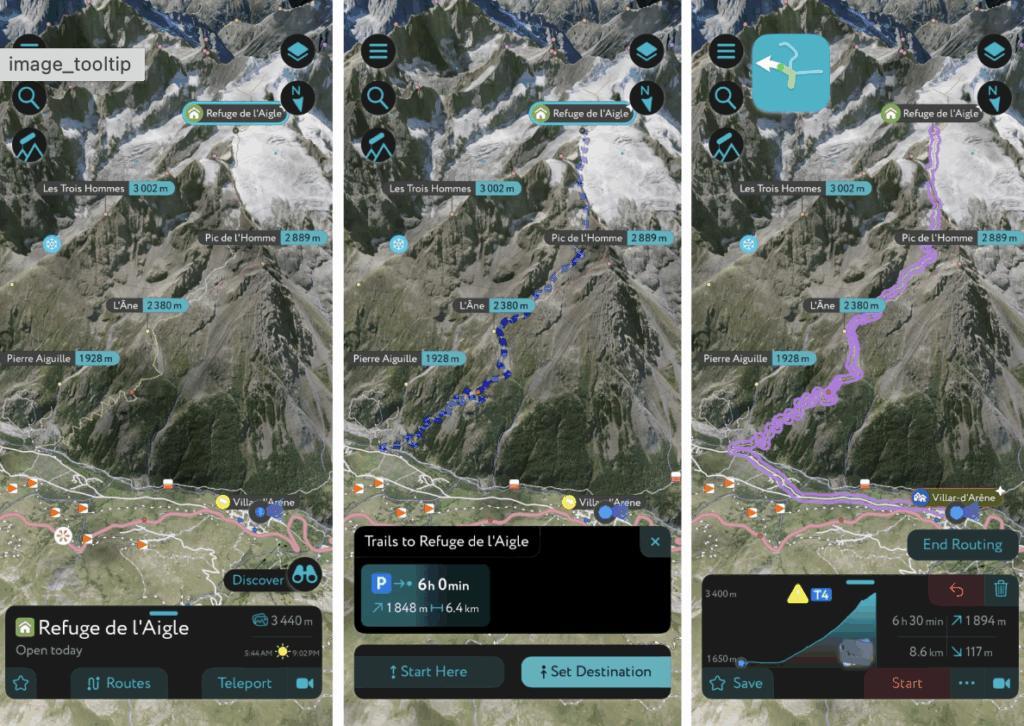This screenshot has height=726, width=1024.
Task: Tap the red Start button
Action: click(906, 683)
